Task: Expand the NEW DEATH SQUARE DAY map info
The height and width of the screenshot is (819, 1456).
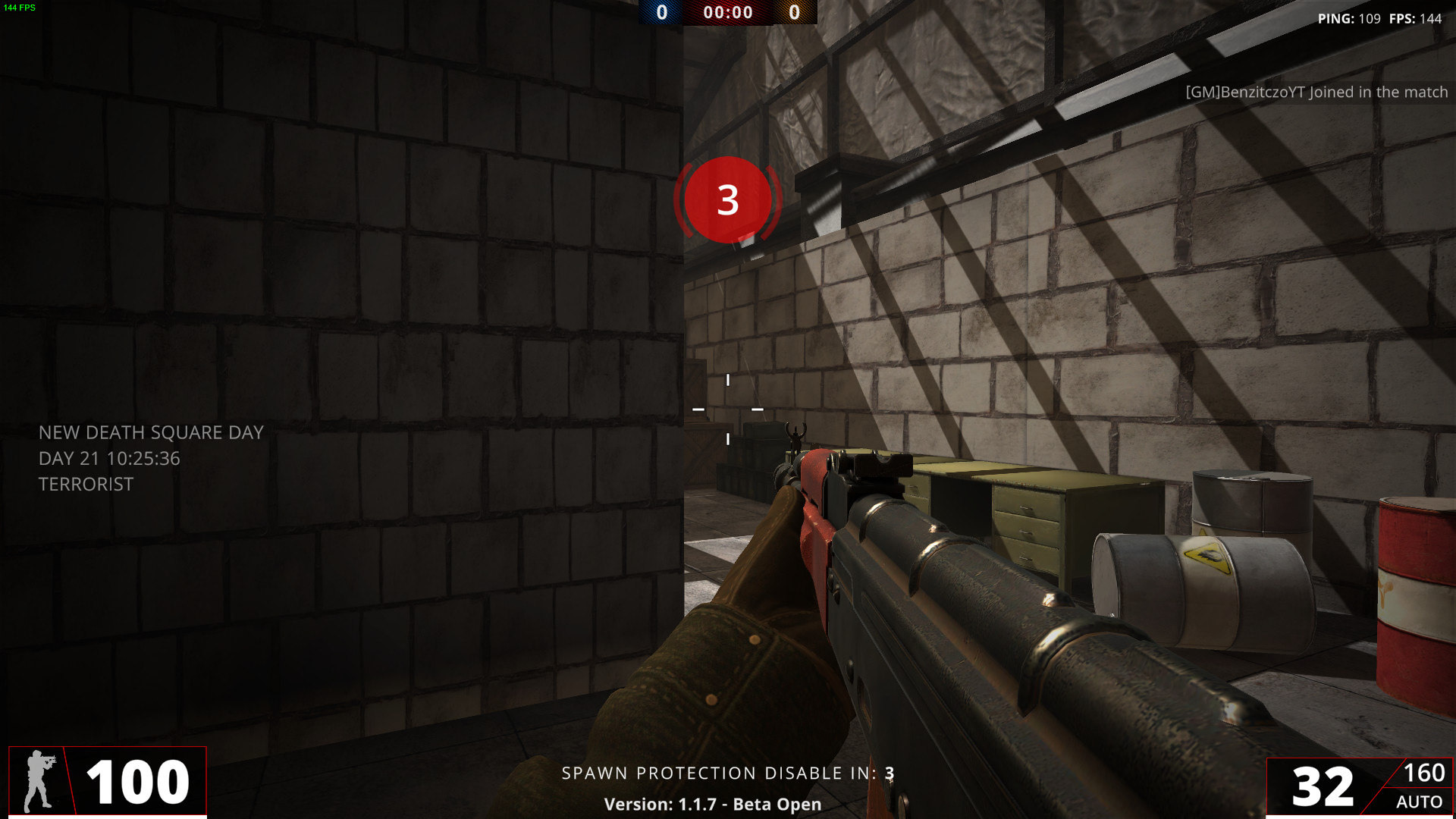Action: click(151, 432)
